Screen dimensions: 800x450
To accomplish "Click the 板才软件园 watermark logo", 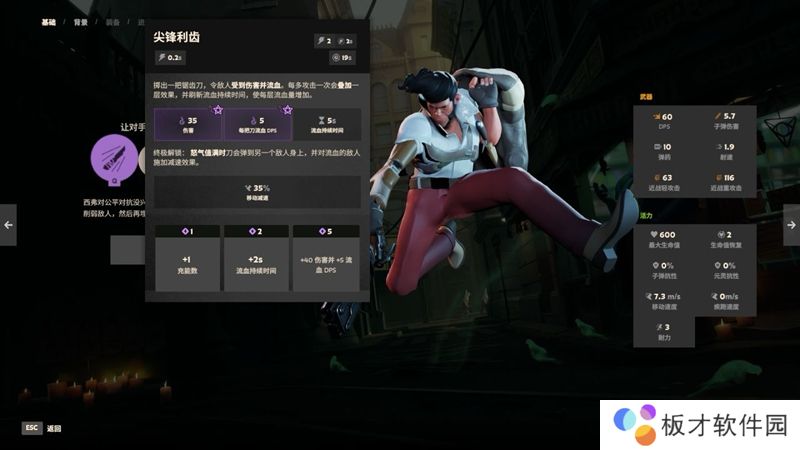I will click(x=699, y=424).
